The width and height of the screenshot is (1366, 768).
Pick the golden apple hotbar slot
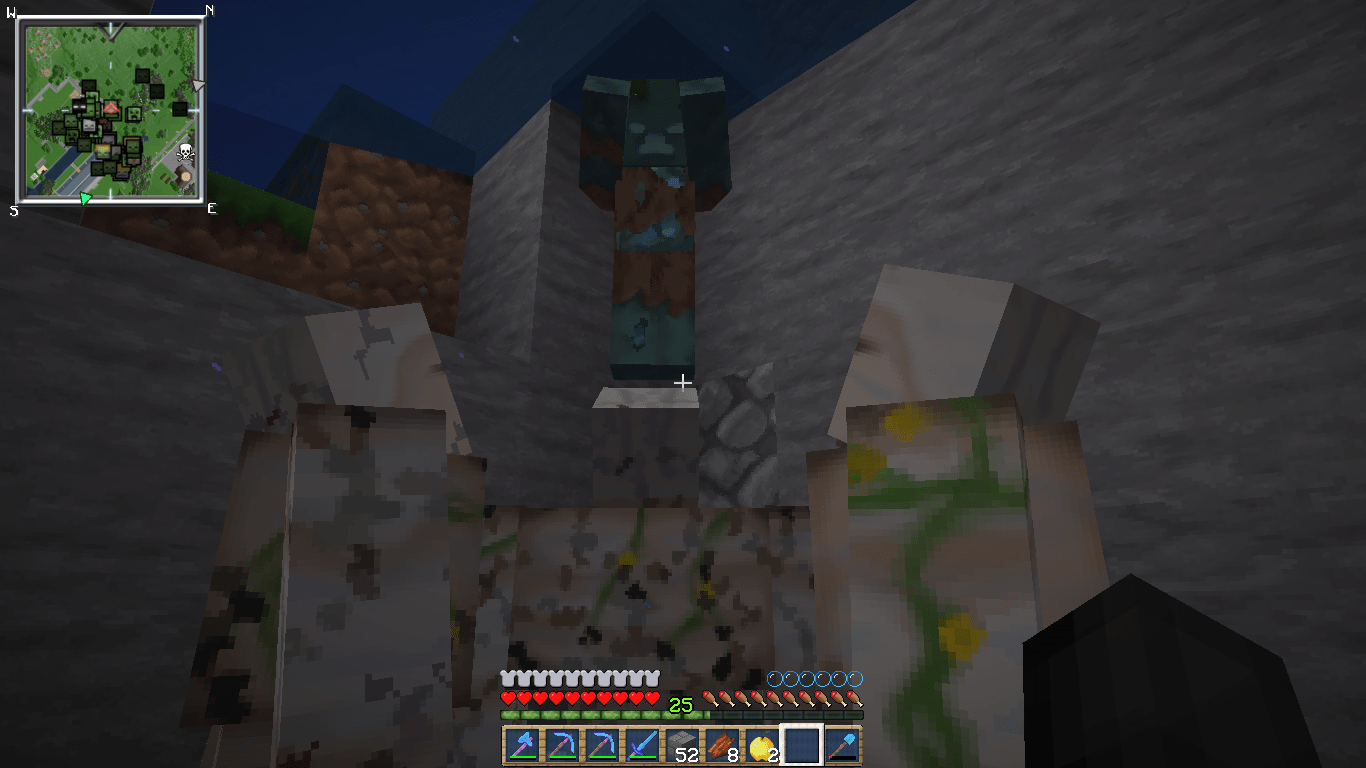[762, 745]
